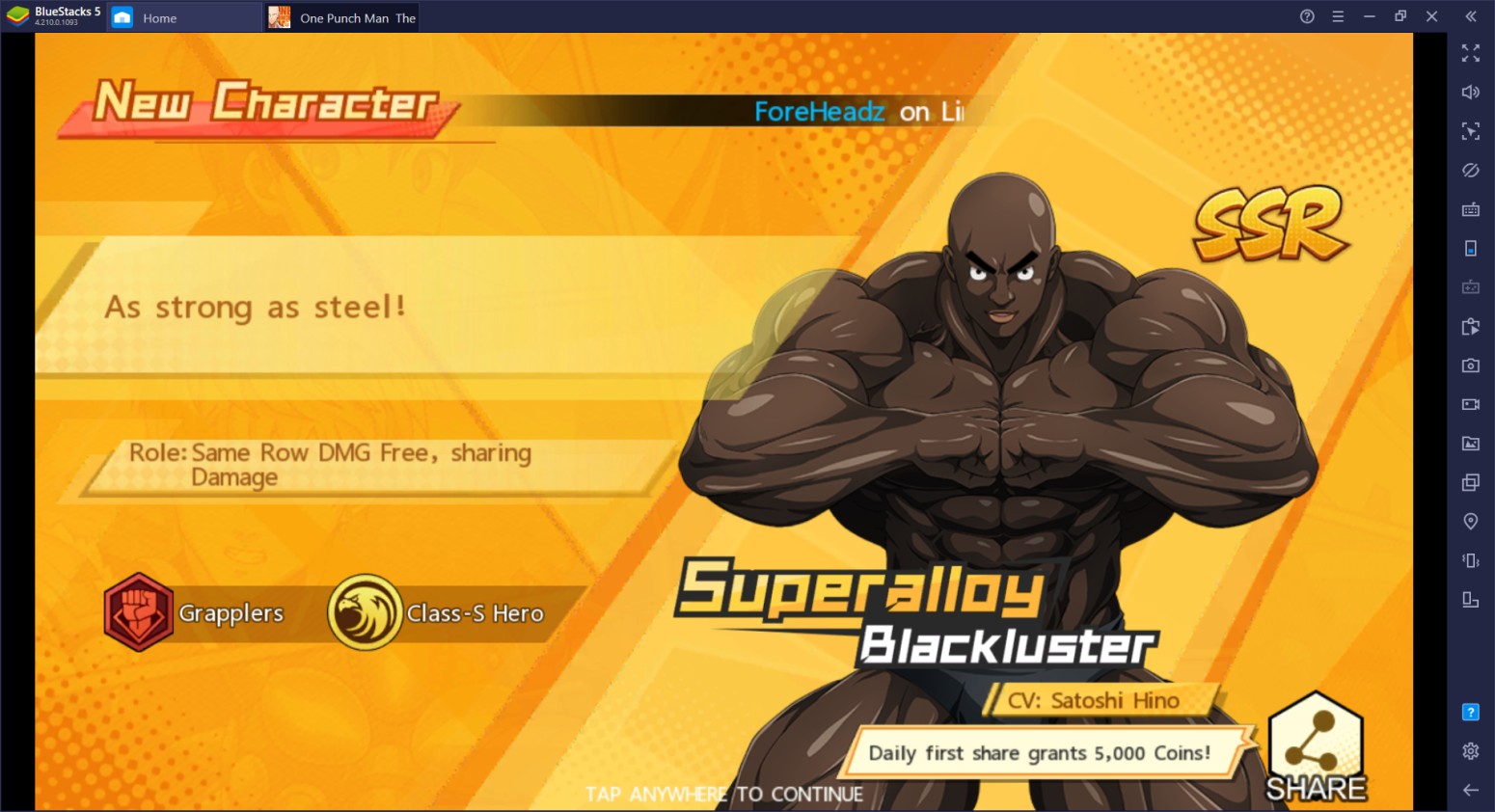This screenshot has height=812, width=1495.
Task: Toggle the eye-slash visibility icon
Action: click(1470, 171)
